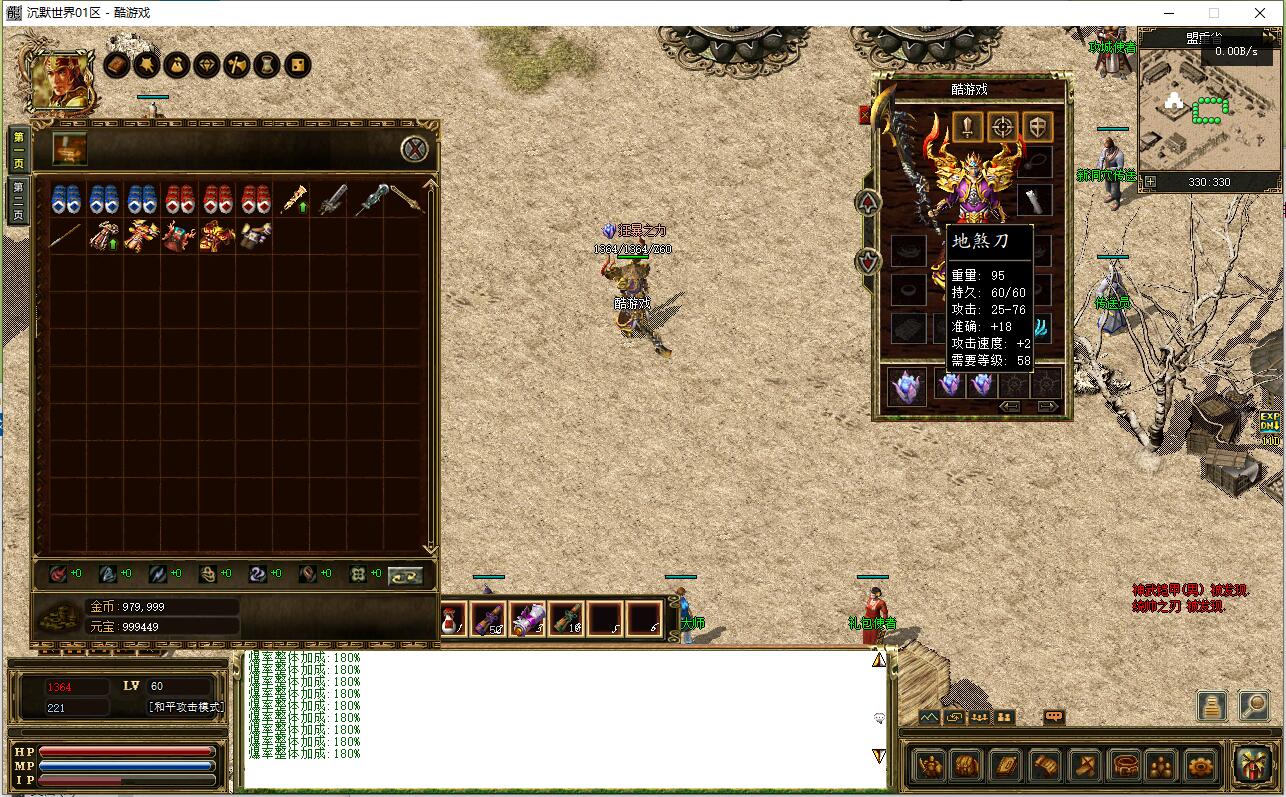Open the dice icon in the top bar
The image size is (1286, 797).
[x=297, y=66]
